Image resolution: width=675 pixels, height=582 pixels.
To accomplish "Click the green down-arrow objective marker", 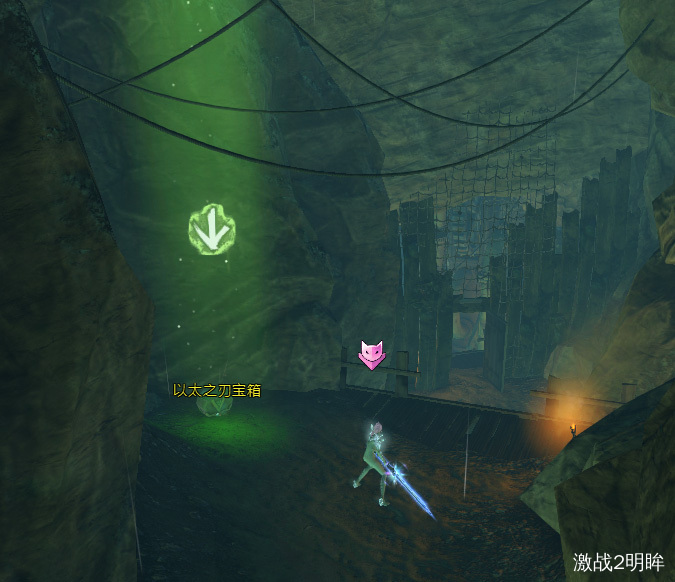I will (x=211, y=231).
